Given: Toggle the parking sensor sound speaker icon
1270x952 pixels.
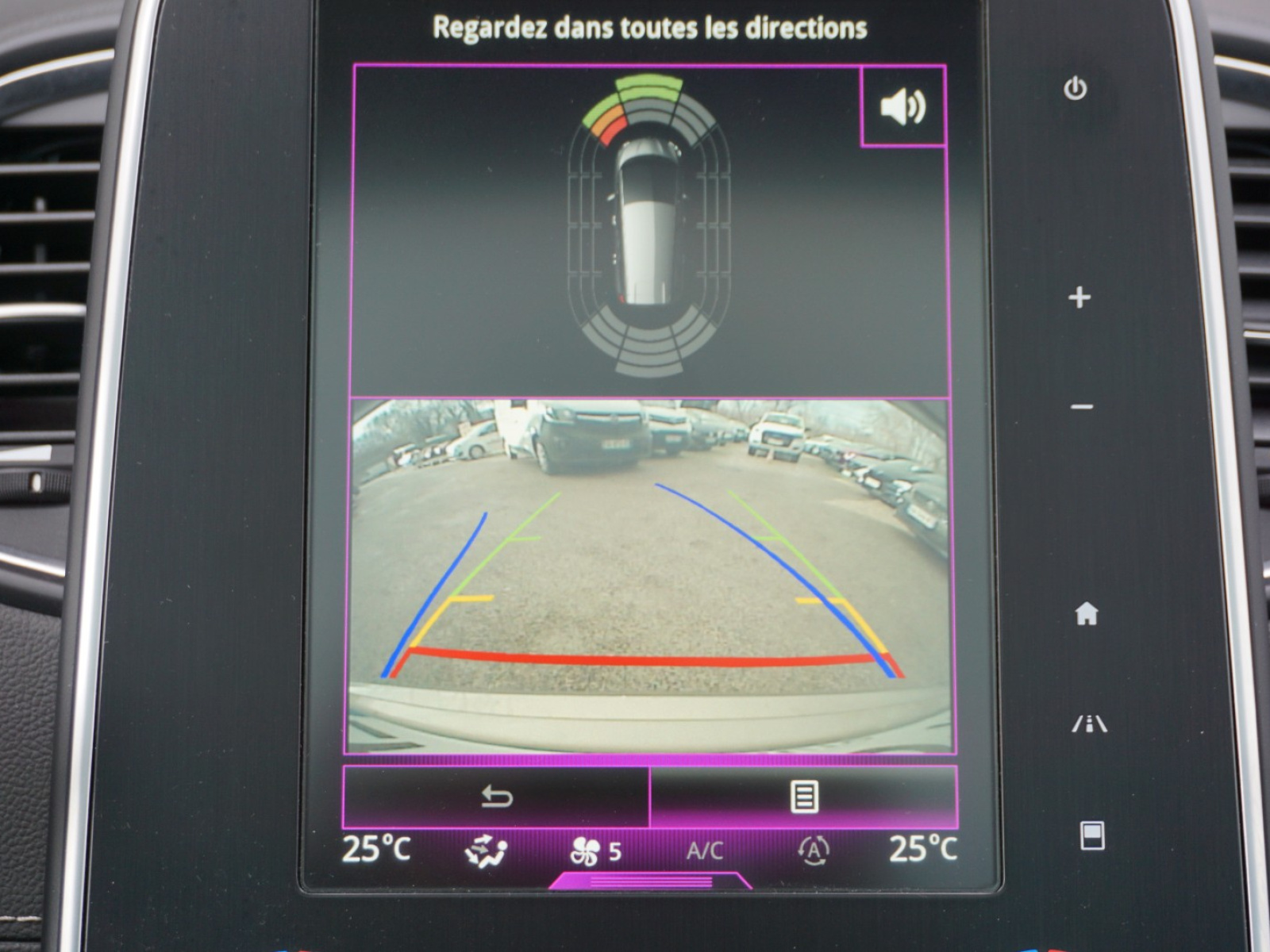Looking at the screenshot, I should click(903, 106).
